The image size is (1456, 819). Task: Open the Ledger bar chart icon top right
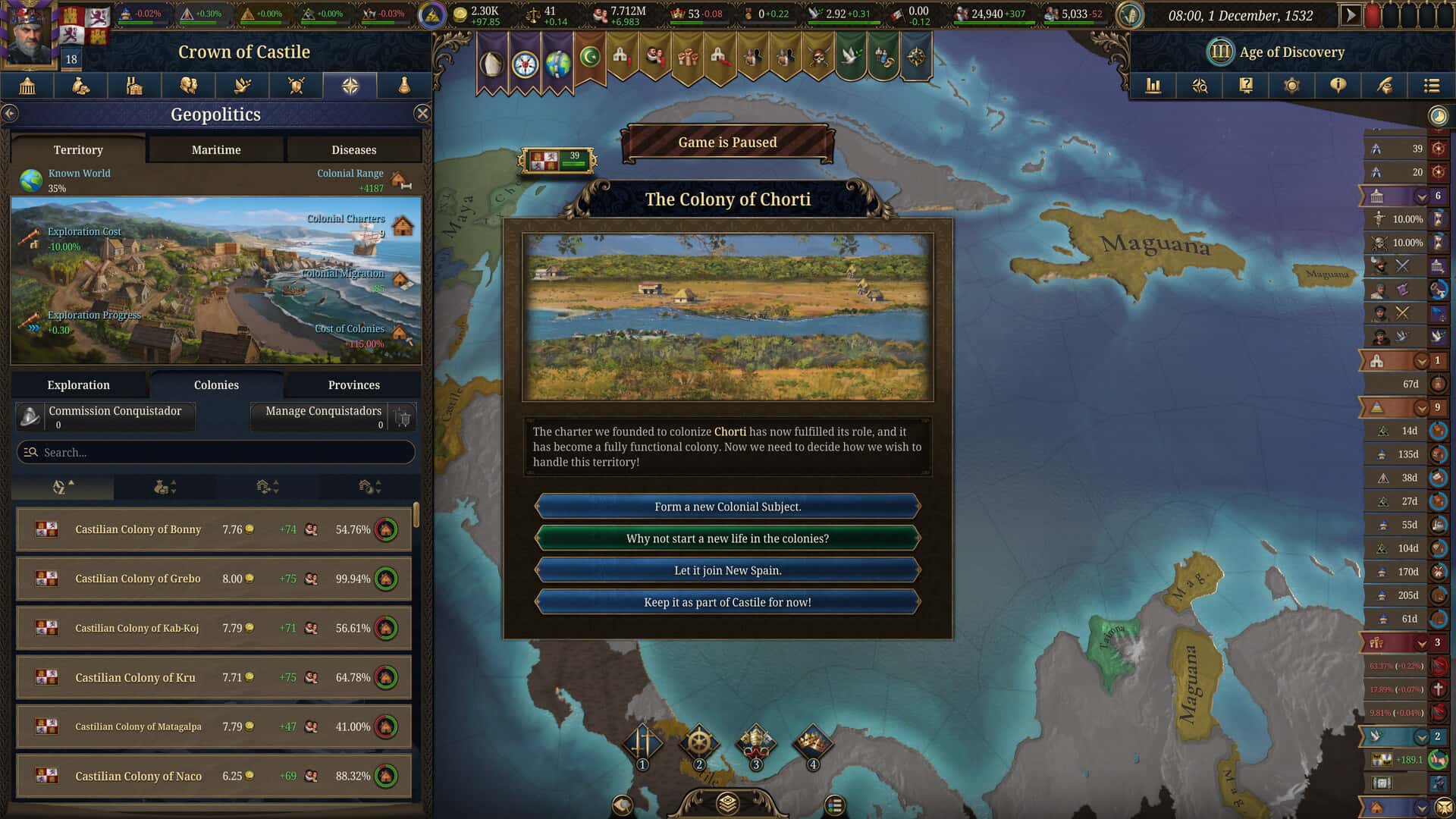tap(1153, 86)
